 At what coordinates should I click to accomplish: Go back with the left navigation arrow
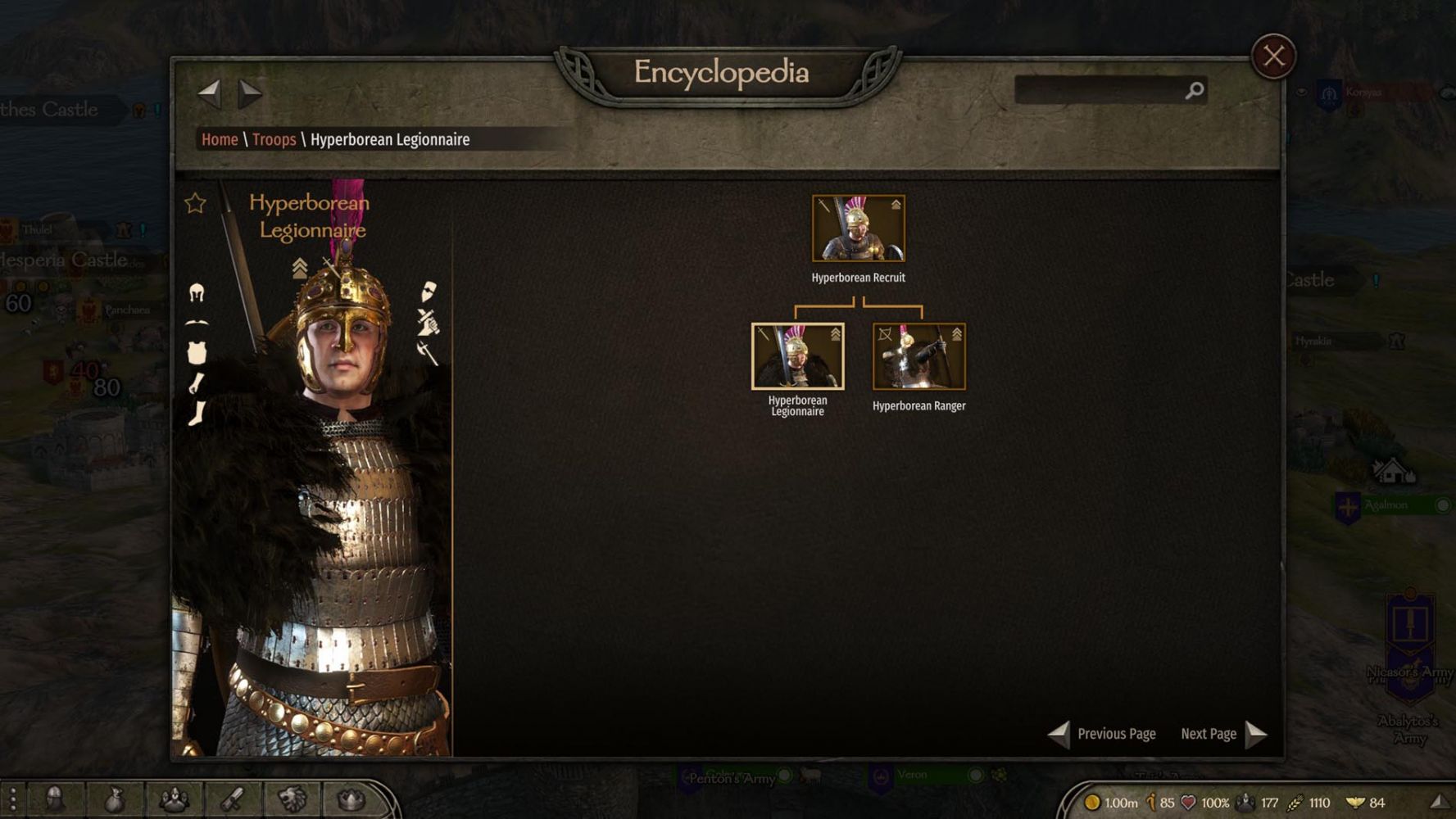point(210,93)
